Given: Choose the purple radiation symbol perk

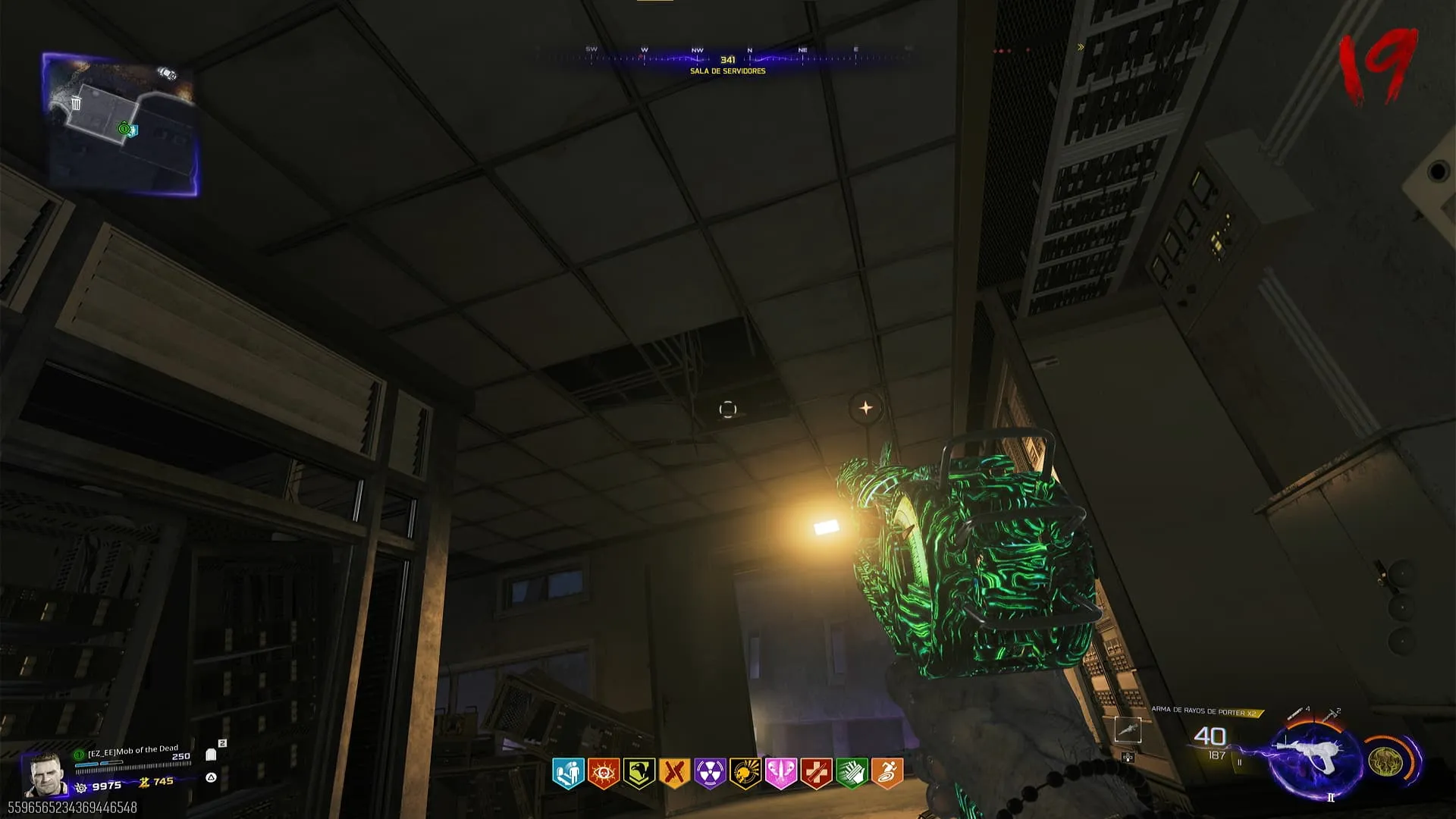Looking at the screenshot, I should click(x=710, y=773).
